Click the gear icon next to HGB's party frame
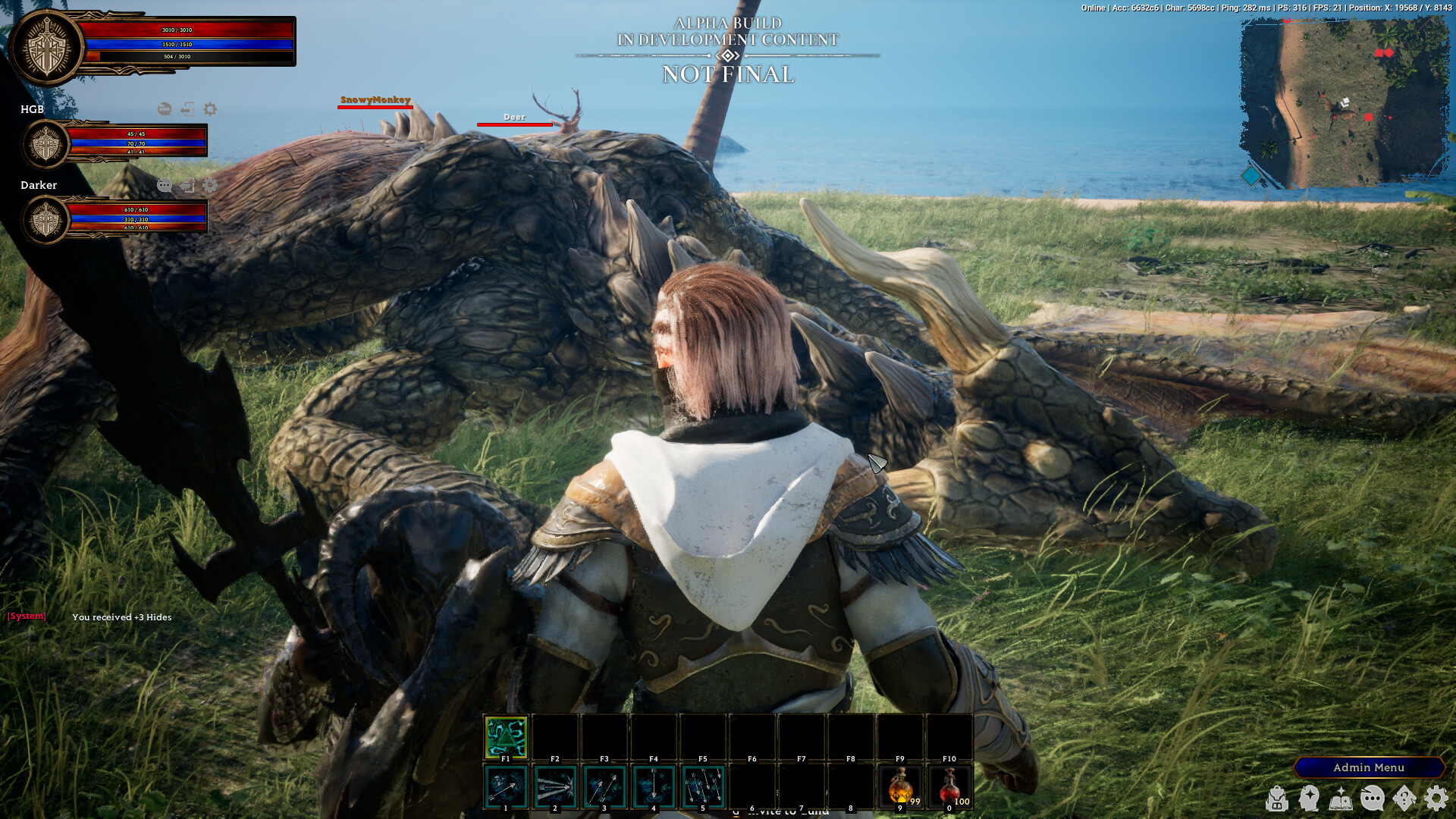1456x819 pixels. 209,110
